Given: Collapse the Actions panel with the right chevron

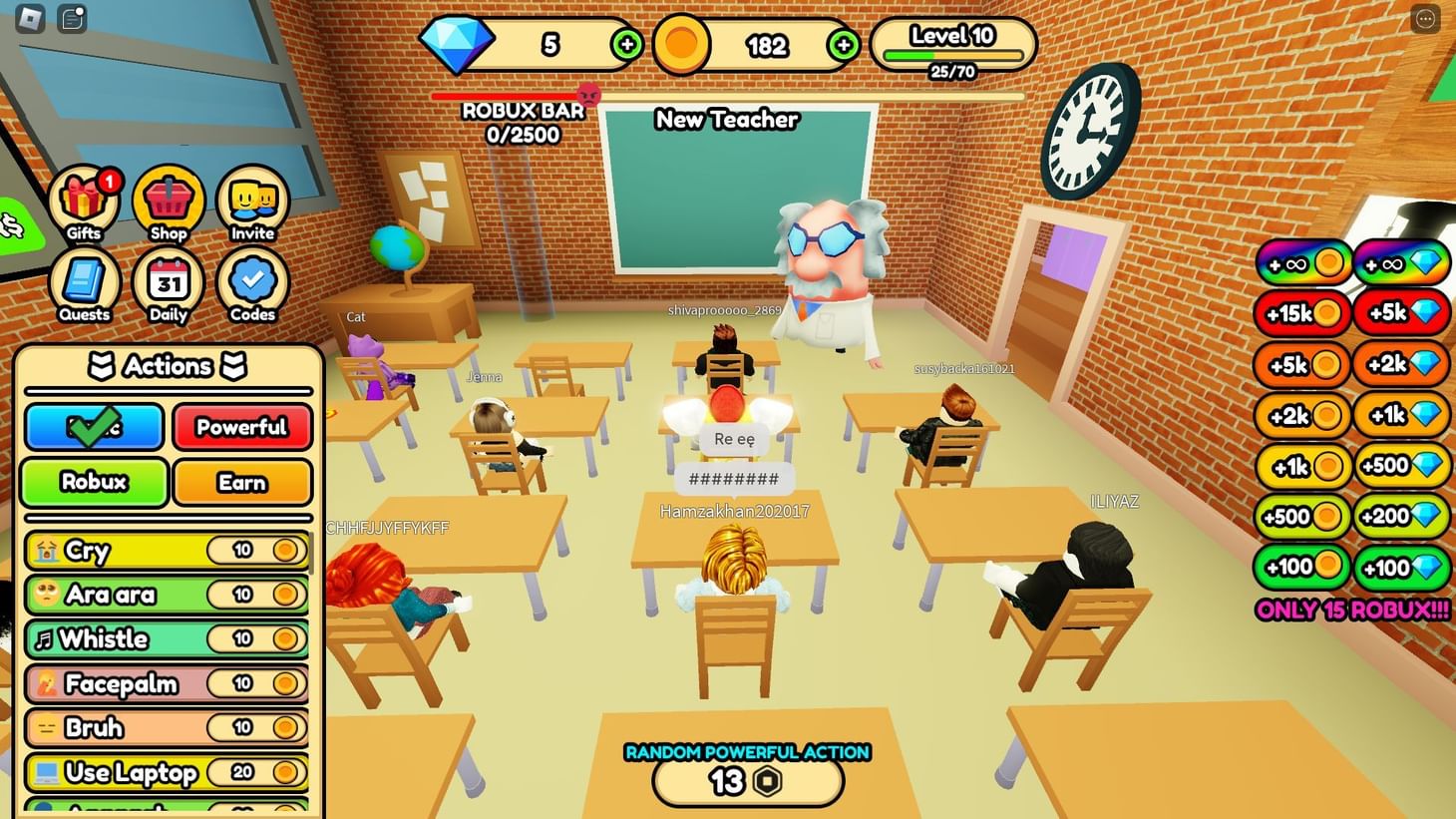Looking at the screenshot, I should [x=232, y=366].
